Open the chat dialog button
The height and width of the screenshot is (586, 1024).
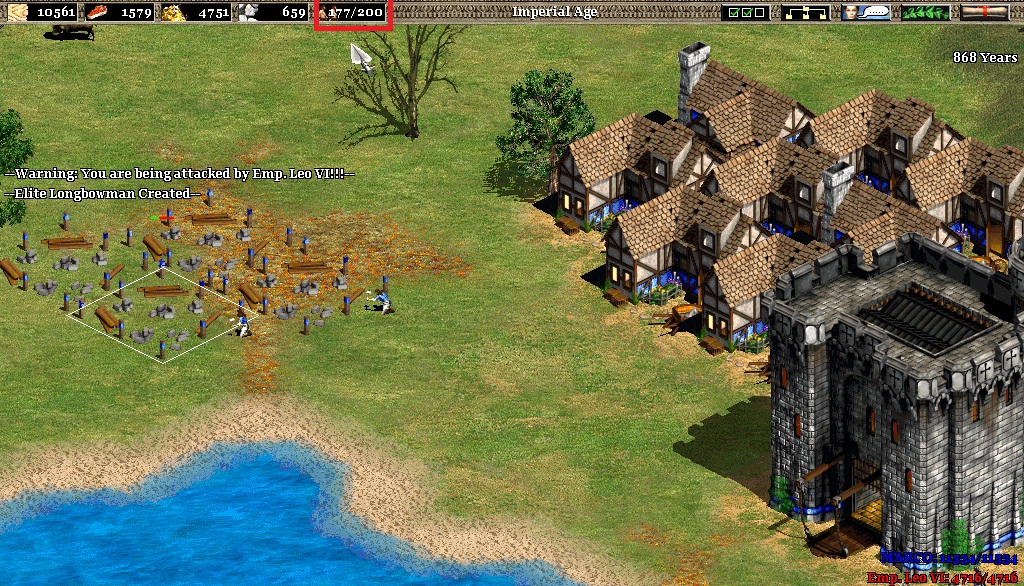[x=865, y=12]
